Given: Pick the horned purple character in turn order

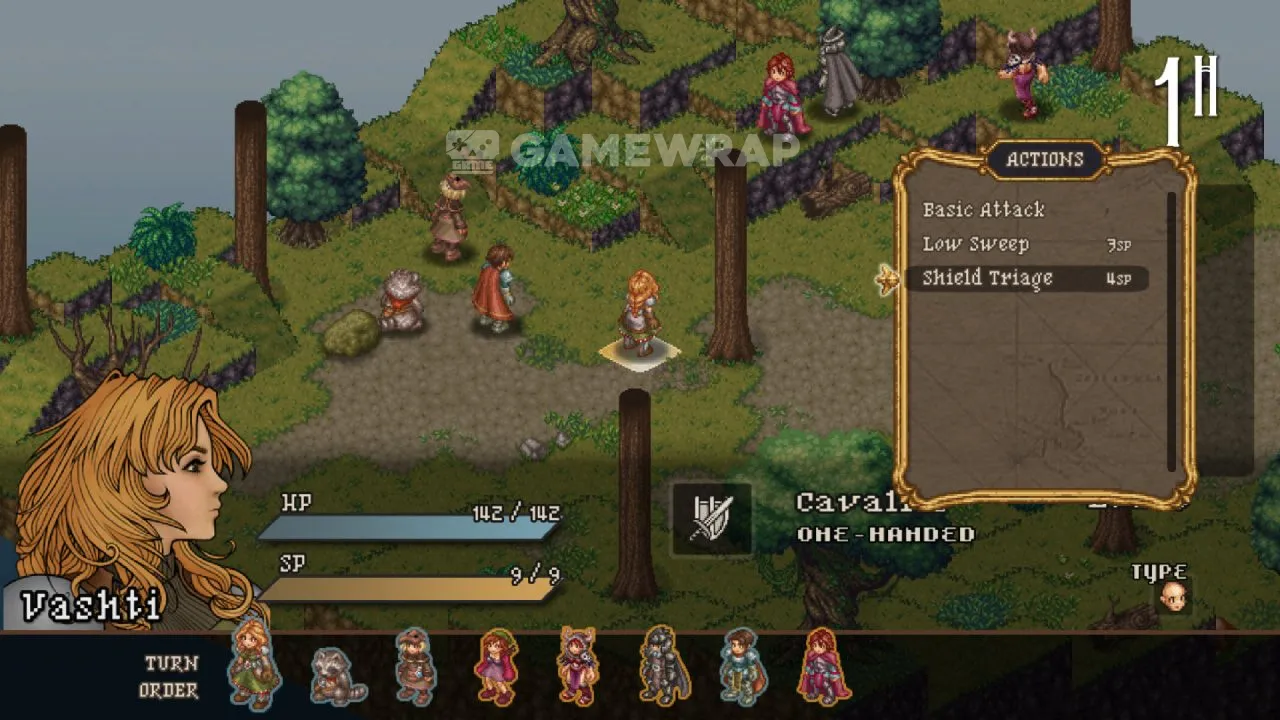Looking at the screenshot, I should [578, 668].
